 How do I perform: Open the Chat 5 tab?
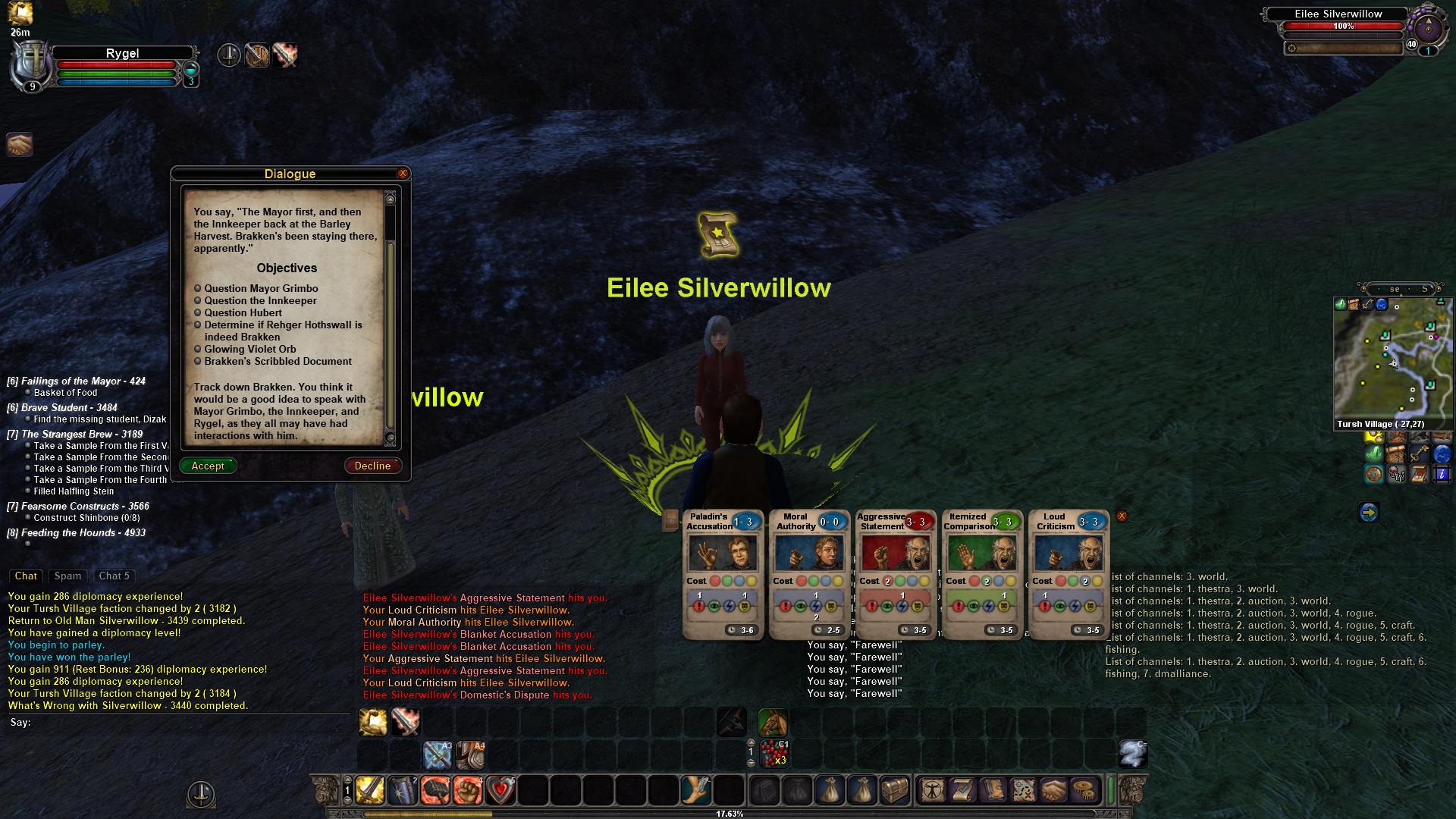114,576
